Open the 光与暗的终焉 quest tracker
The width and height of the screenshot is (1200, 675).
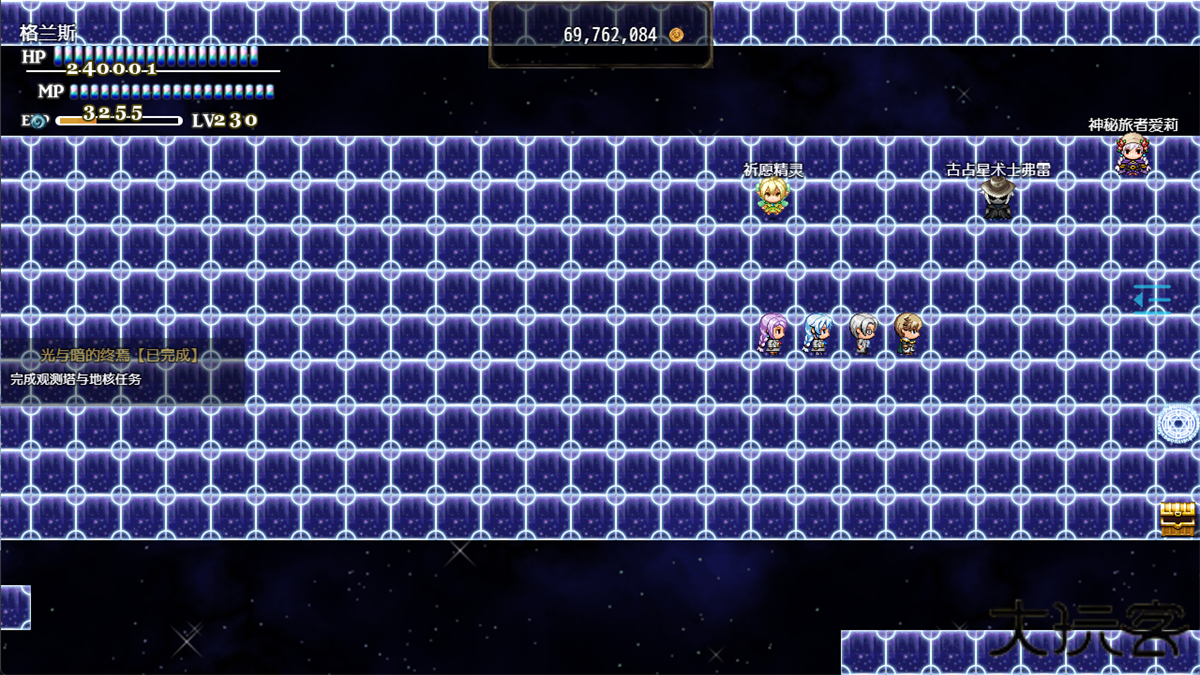pos(120,356)
